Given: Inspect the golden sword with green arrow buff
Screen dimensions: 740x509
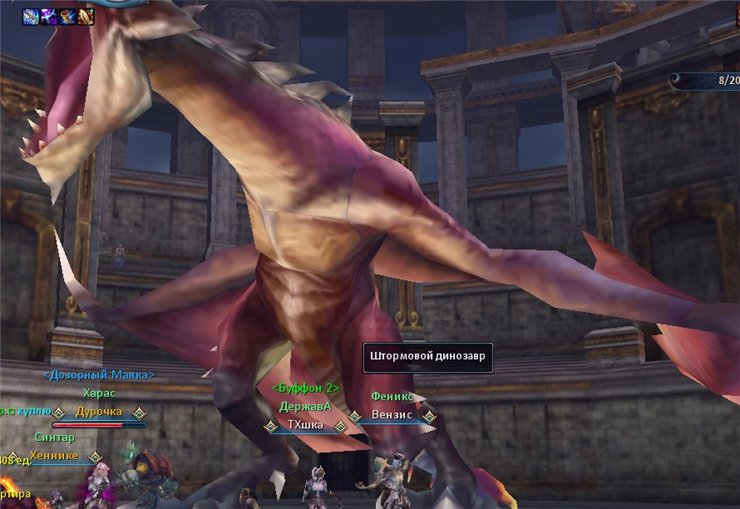Looking at the screenshot, I should click(x=86, y=16).
